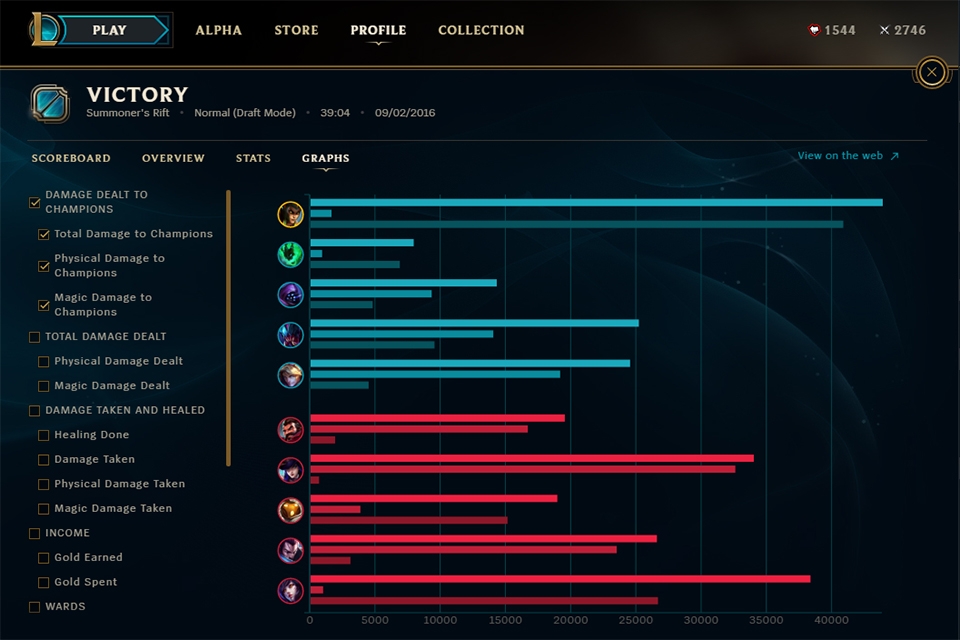The width and height of the screenshot is (960, 640).
Task: Select the Graphs tab
Action: (x=325, y=158)
